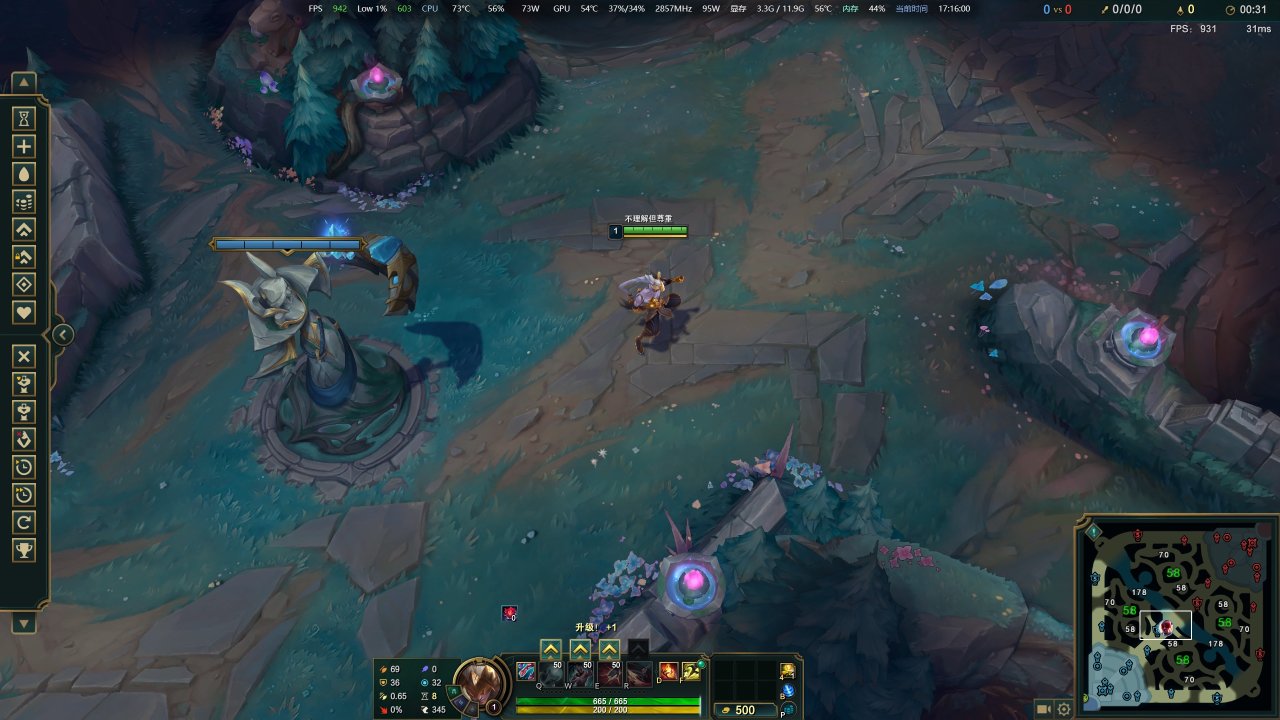The height and width of the screenshot is (720, 1280).
Task: Level up the W ability
Action: [x=580, y=649]
